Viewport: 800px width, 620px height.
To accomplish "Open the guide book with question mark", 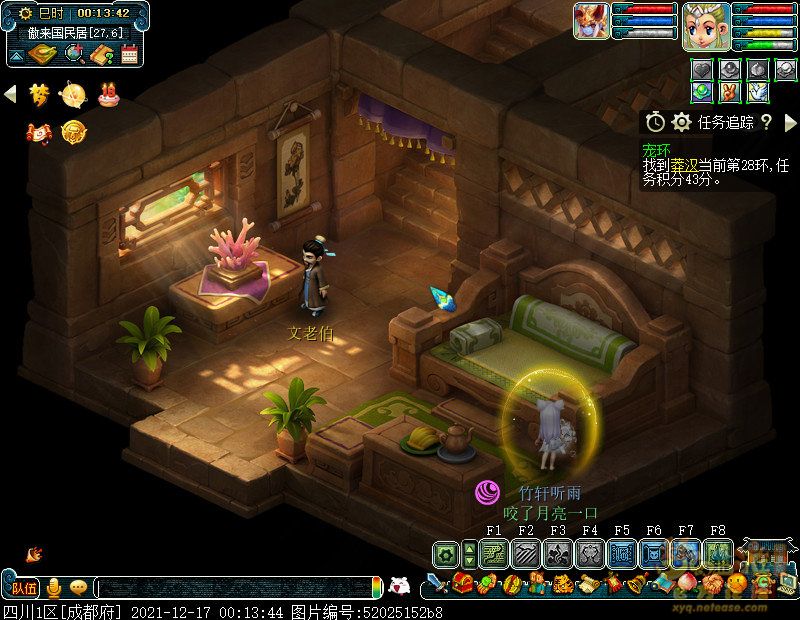I will point(101,54).
